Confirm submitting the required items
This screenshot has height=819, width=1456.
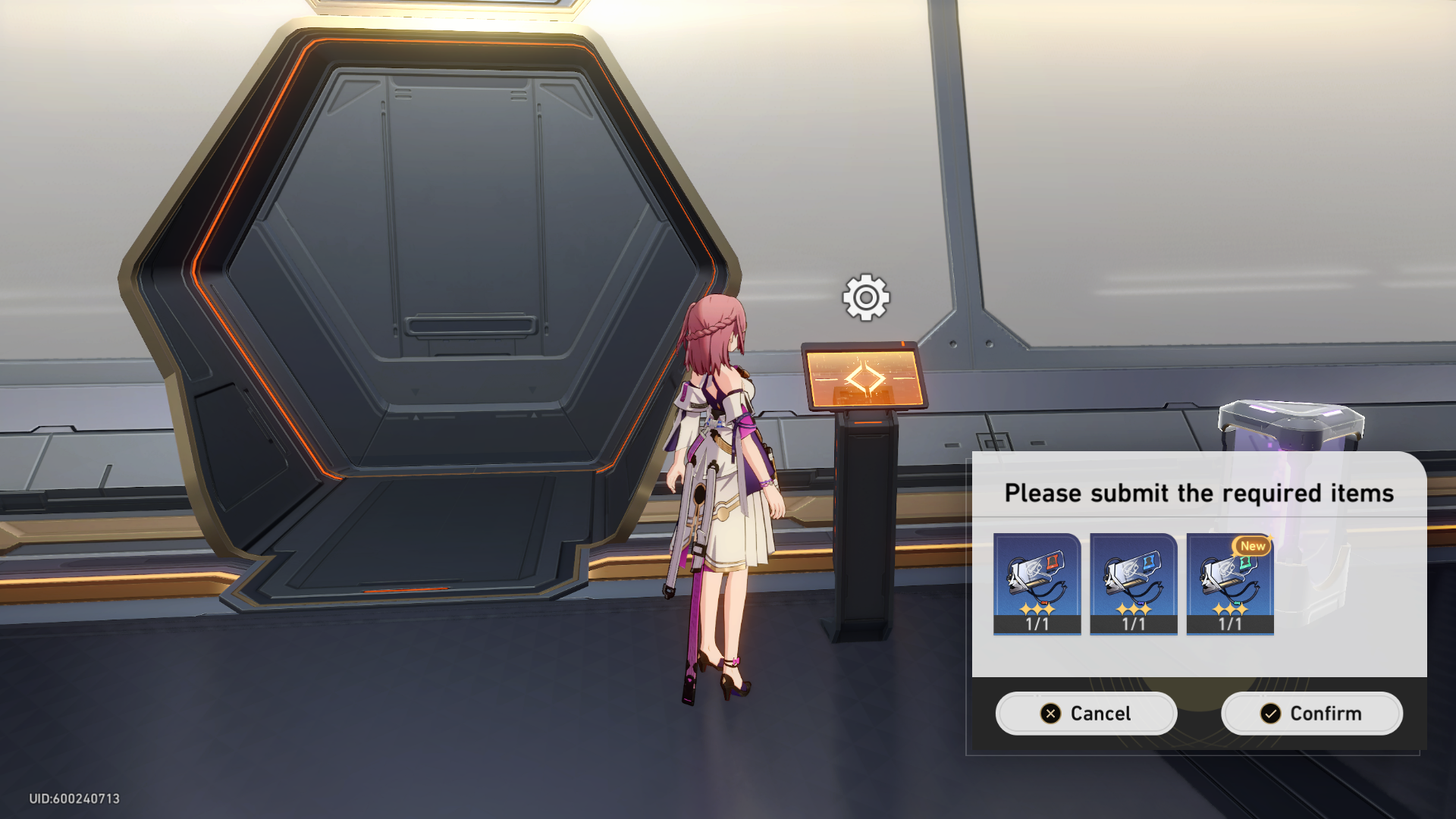point(1311,713)
